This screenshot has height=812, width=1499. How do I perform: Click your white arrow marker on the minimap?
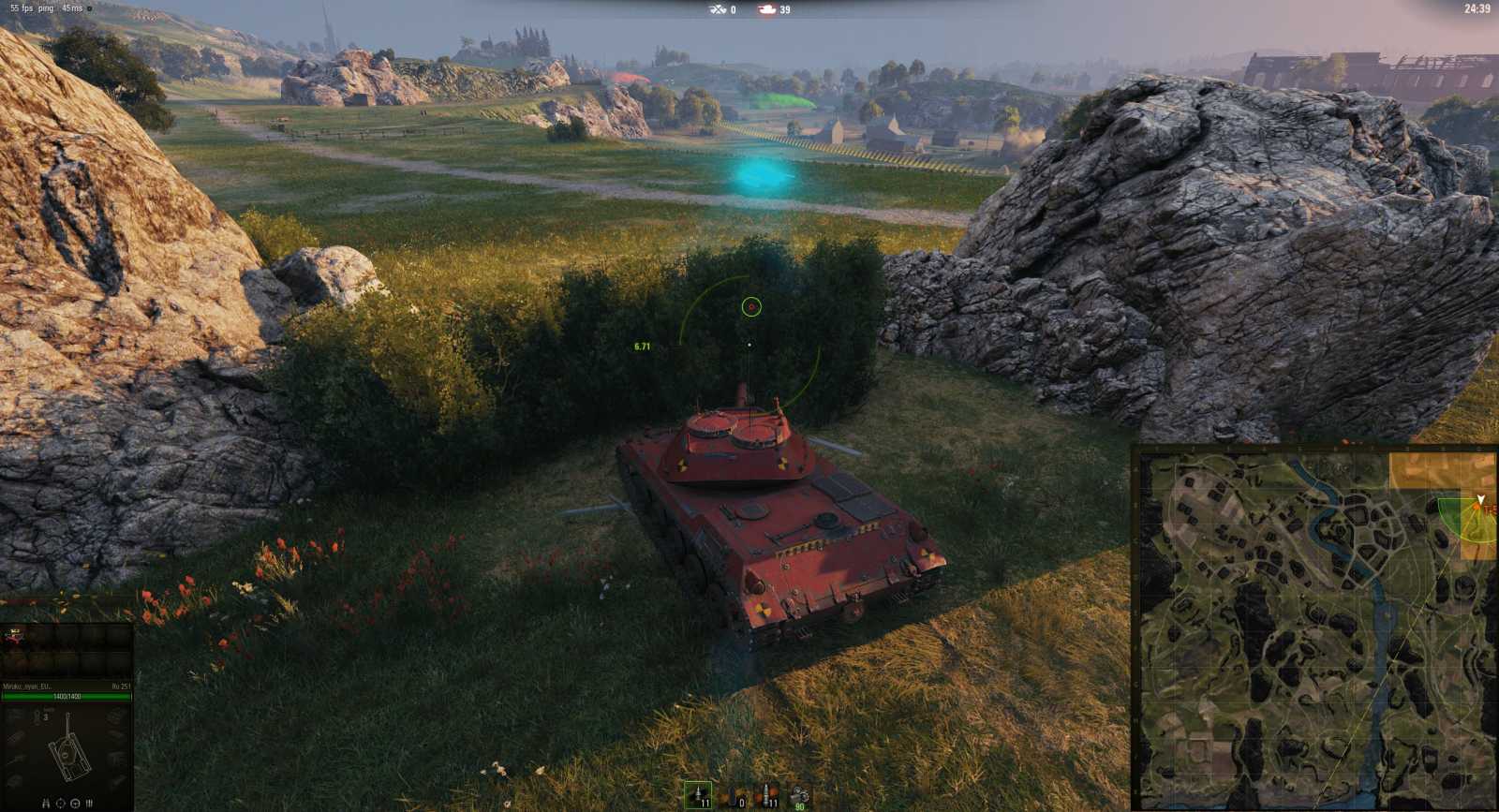[1483, 496]
